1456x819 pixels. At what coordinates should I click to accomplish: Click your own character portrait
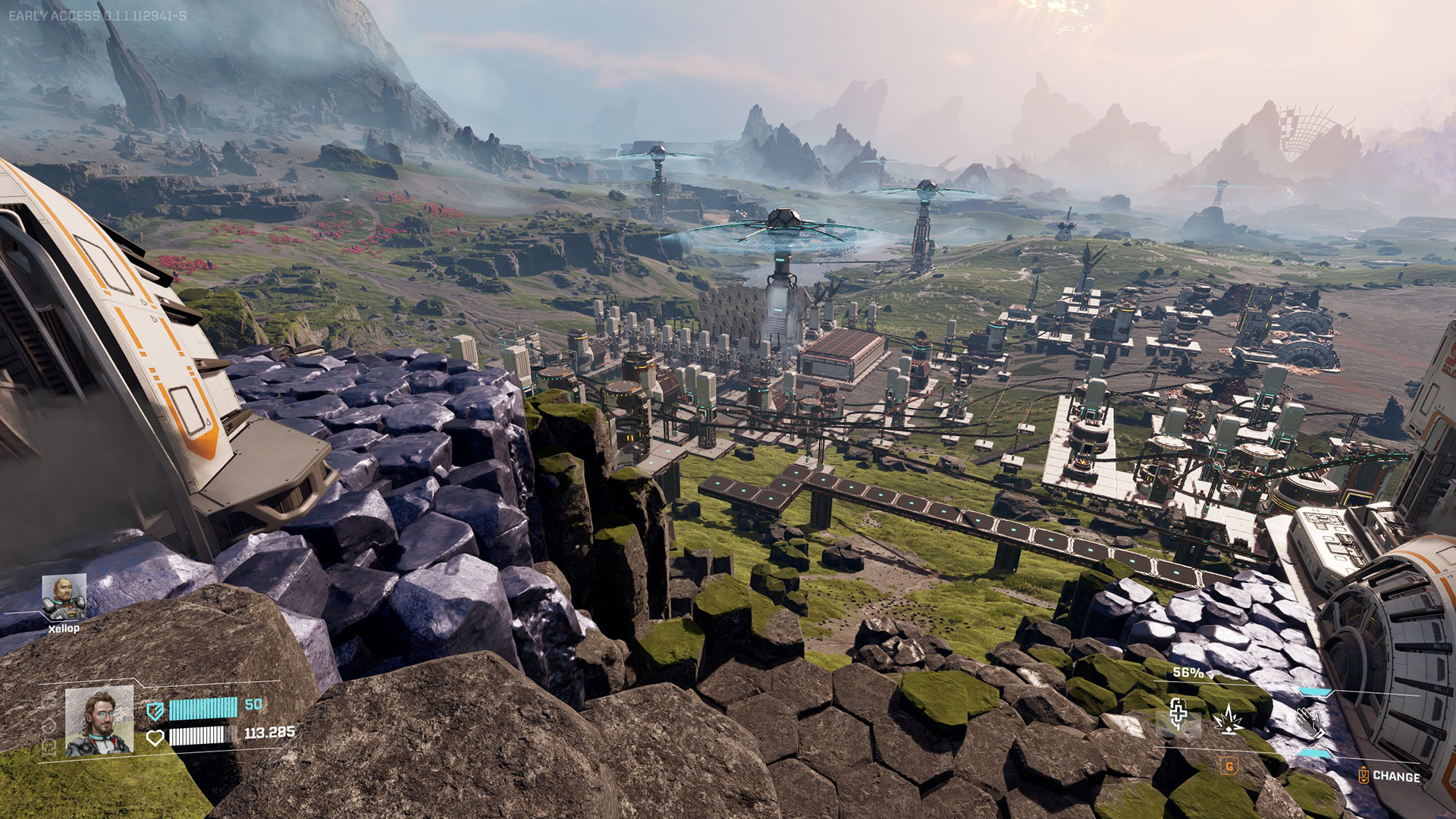(99, 721)
